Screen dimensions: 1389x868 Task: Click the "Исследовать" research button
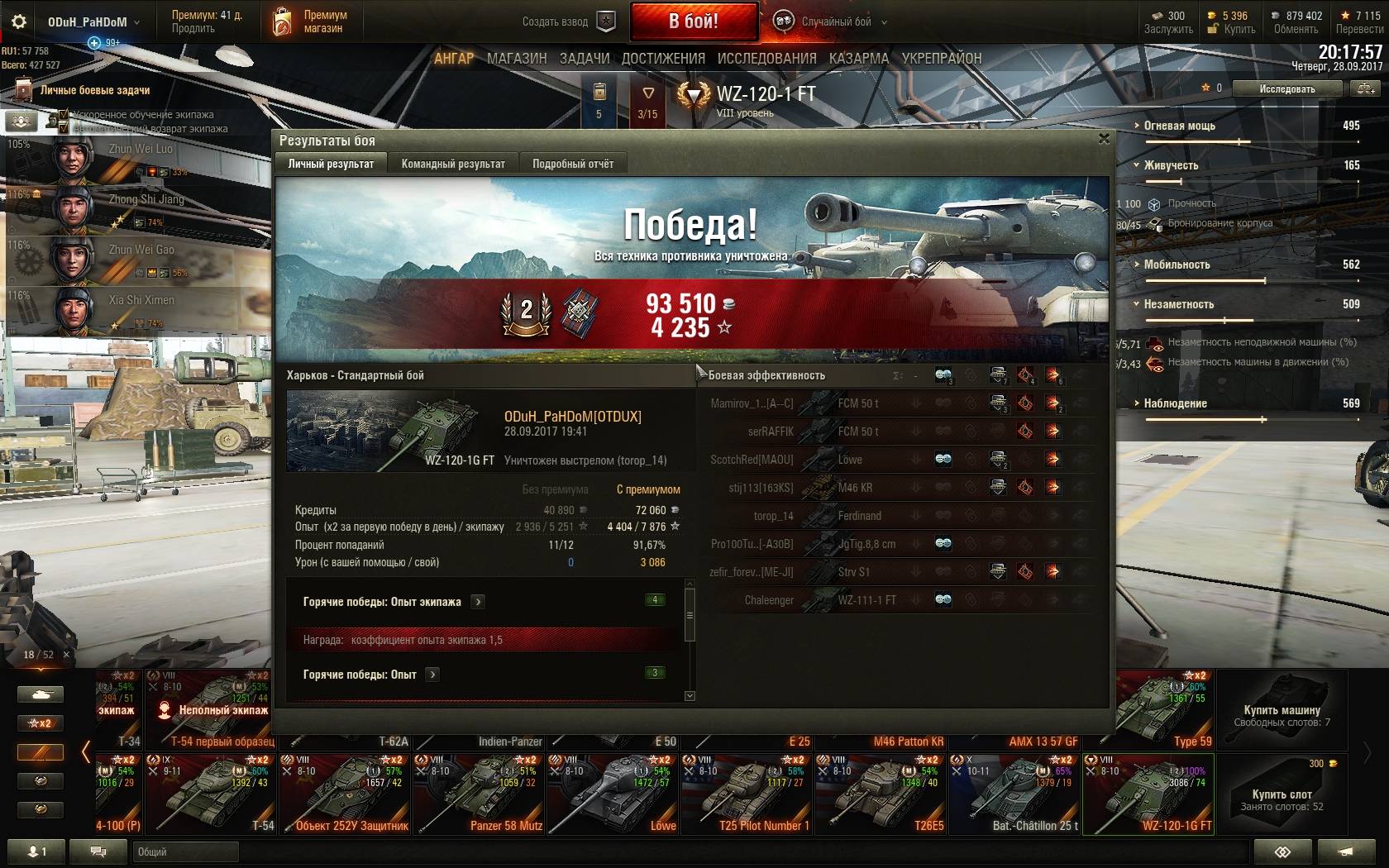(x=1286, y=88)
